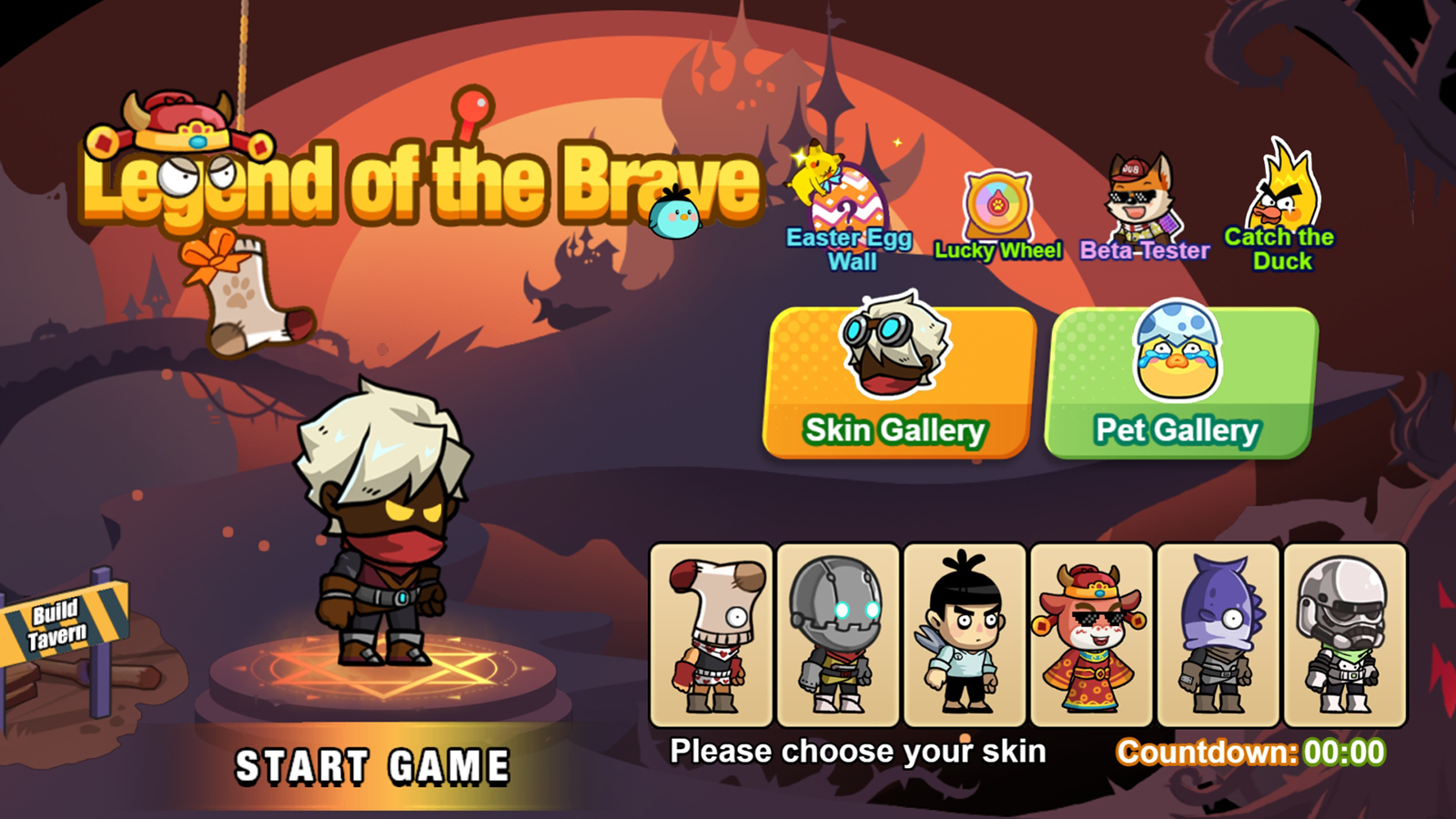Spin the Lucky Wheel
The image size is (1456, 819).
(x=998, y=205)
